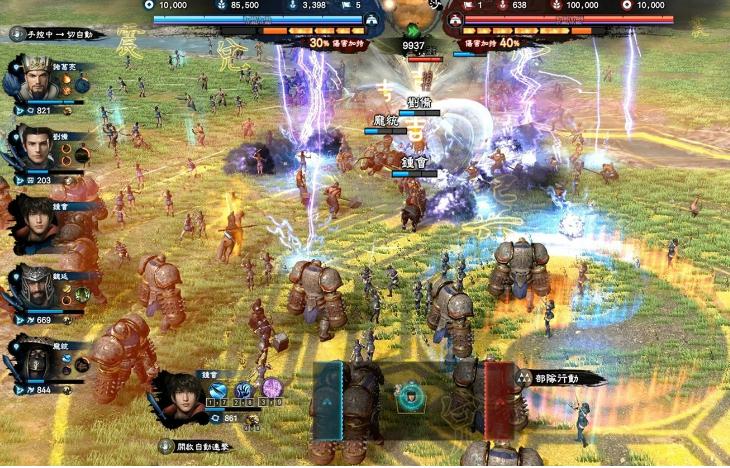Activate Zhong Hui's blue slash skill
Viewport: 730px width, 468px height.
click(x=217, y=389)
